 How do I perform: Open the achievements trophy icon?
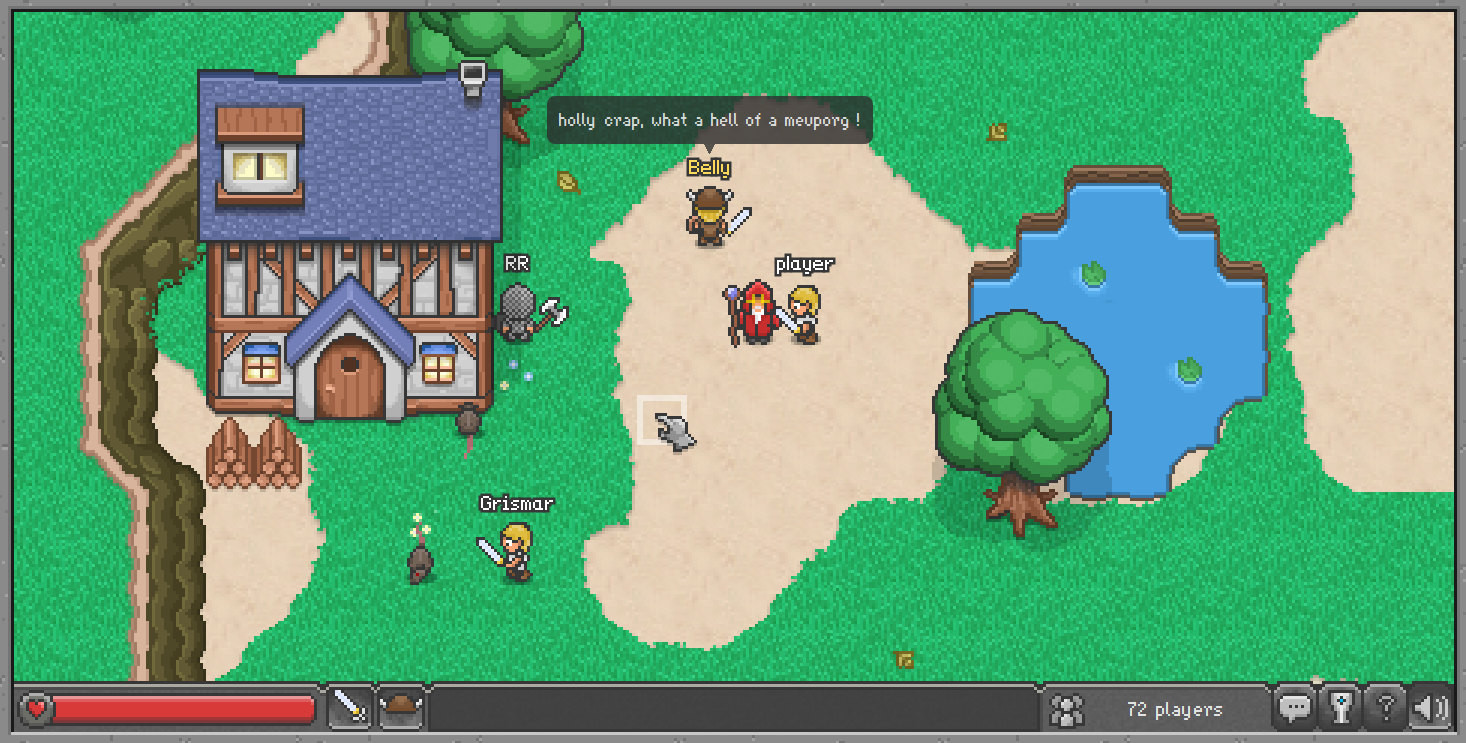1340,708
